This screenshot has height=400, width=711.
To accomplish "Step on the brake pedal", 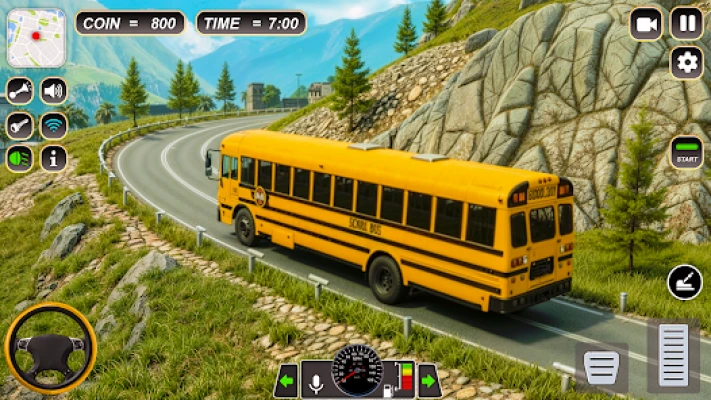I will [x=602, y=369].
